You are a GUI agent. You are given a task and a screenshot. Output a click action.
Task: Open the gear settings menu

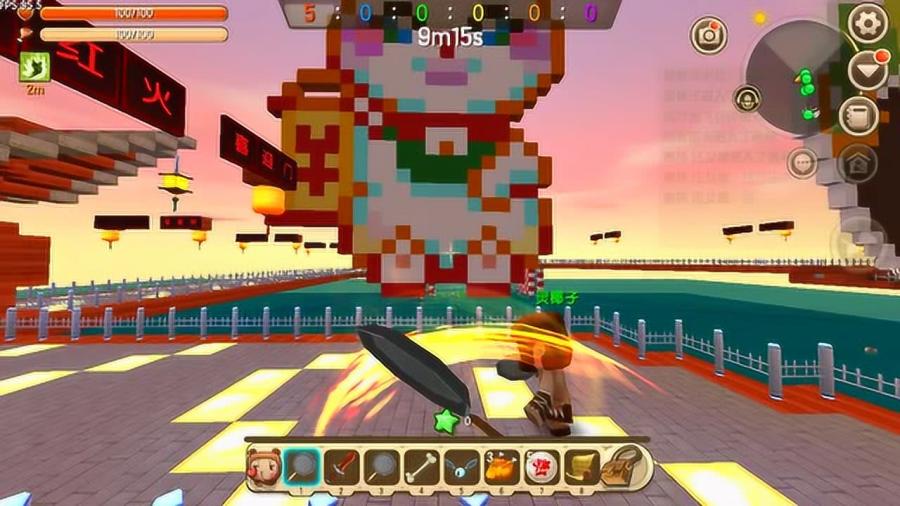tap(866, 21)
